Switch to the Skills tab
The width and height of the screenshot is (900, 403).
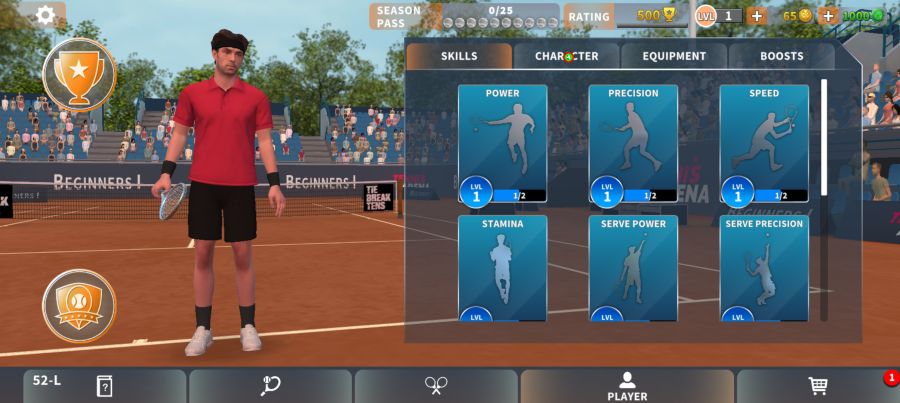click(459, 56)
